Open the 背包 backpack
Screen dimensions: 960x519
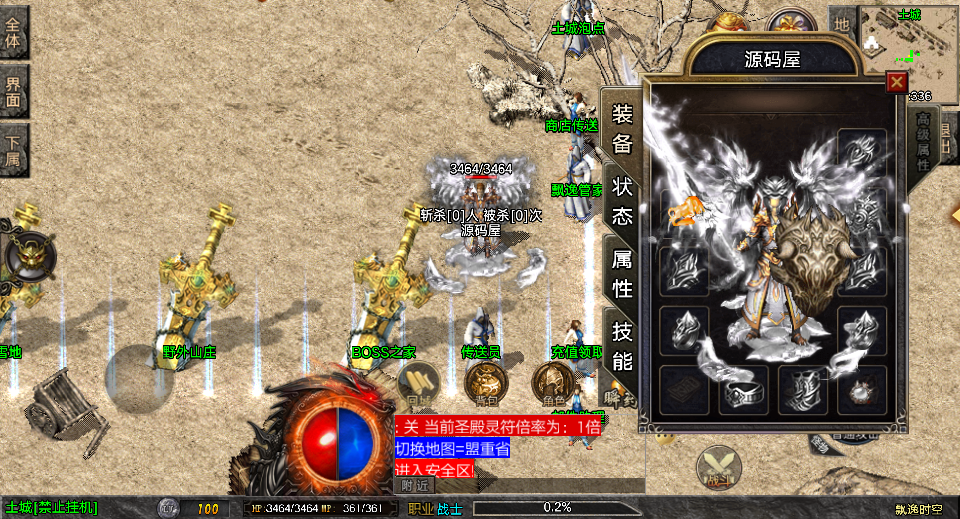(x=484, y=383)
